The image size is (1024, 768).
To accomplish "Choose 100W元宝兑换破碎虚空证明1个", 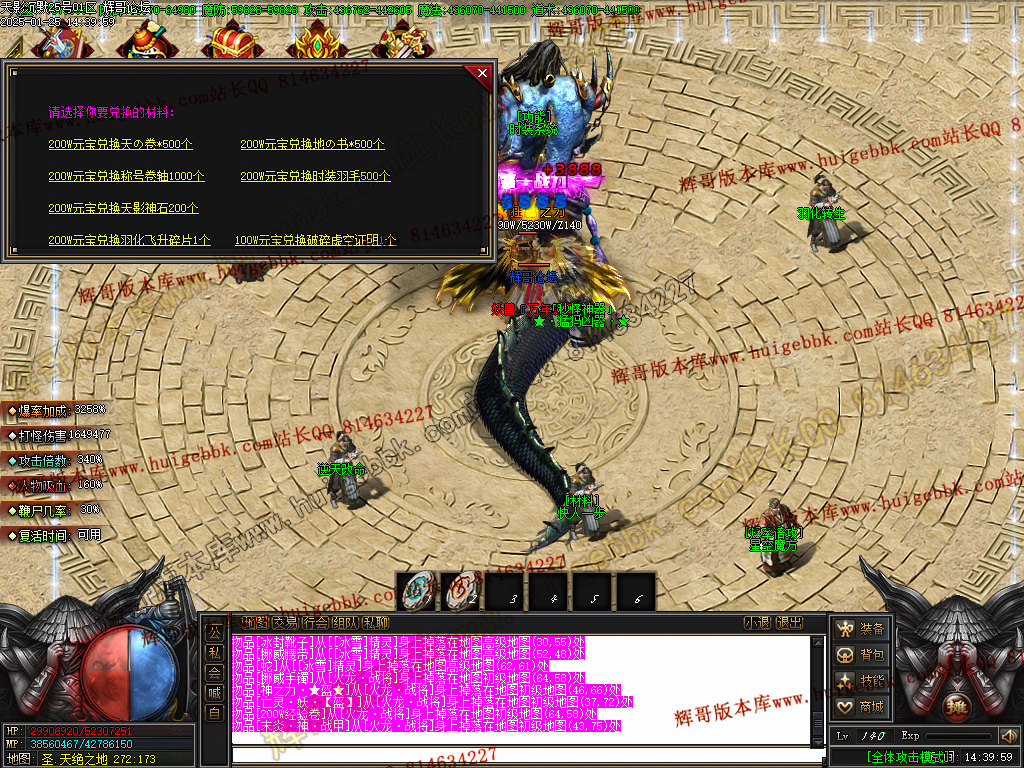I will click(315, 240).
